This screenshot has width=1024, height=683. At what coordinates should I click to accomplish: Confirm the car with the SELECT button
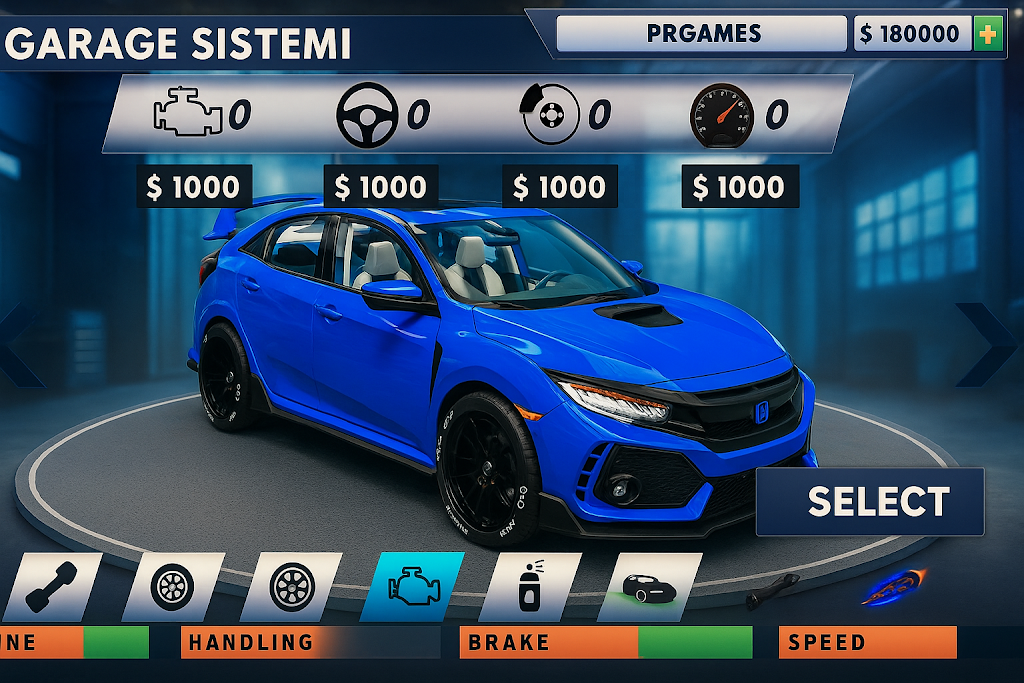pyautogui.click(x=870, y=501)
